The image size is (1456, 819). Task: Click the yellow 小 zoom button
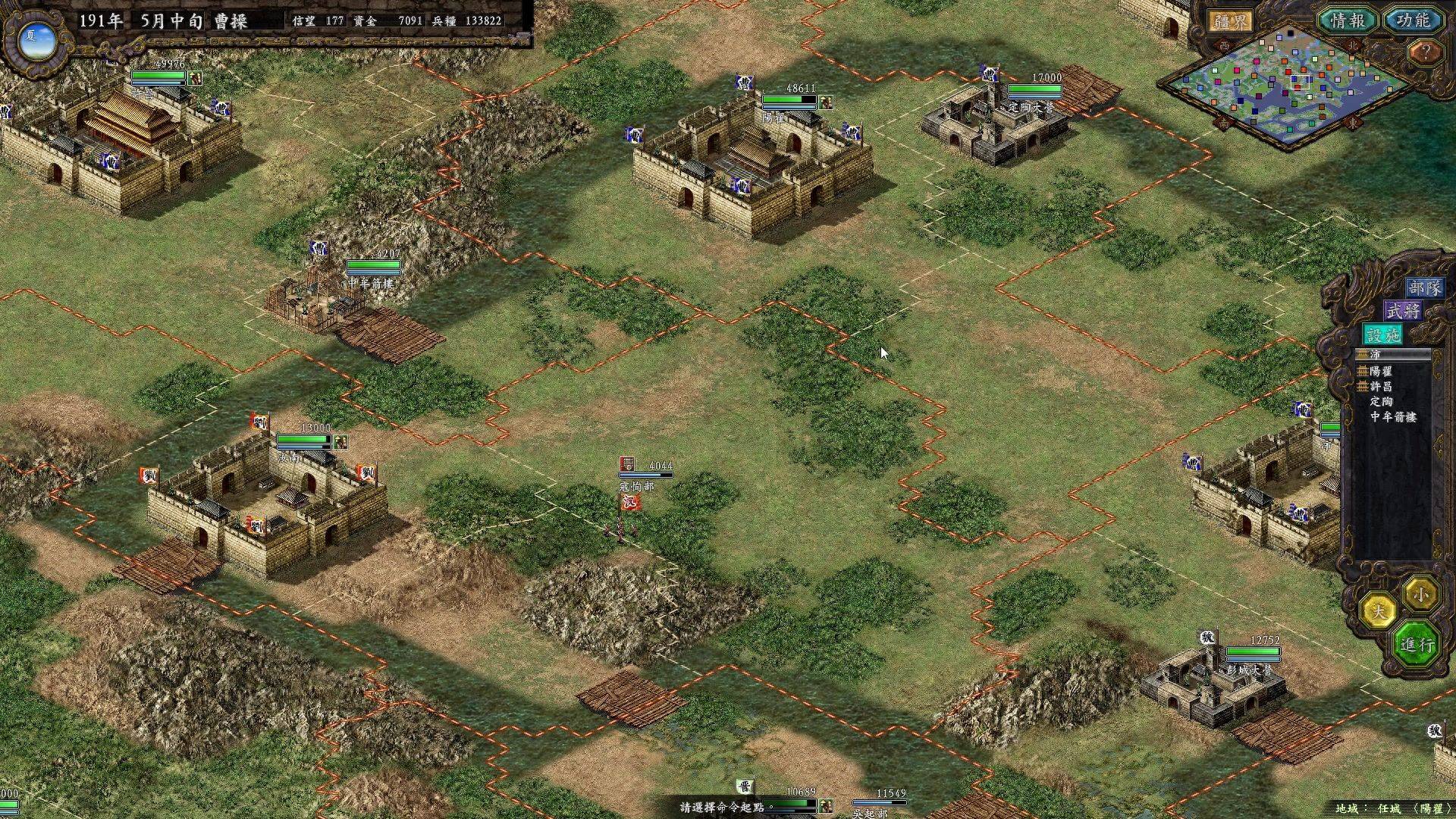click(1420, 594)
